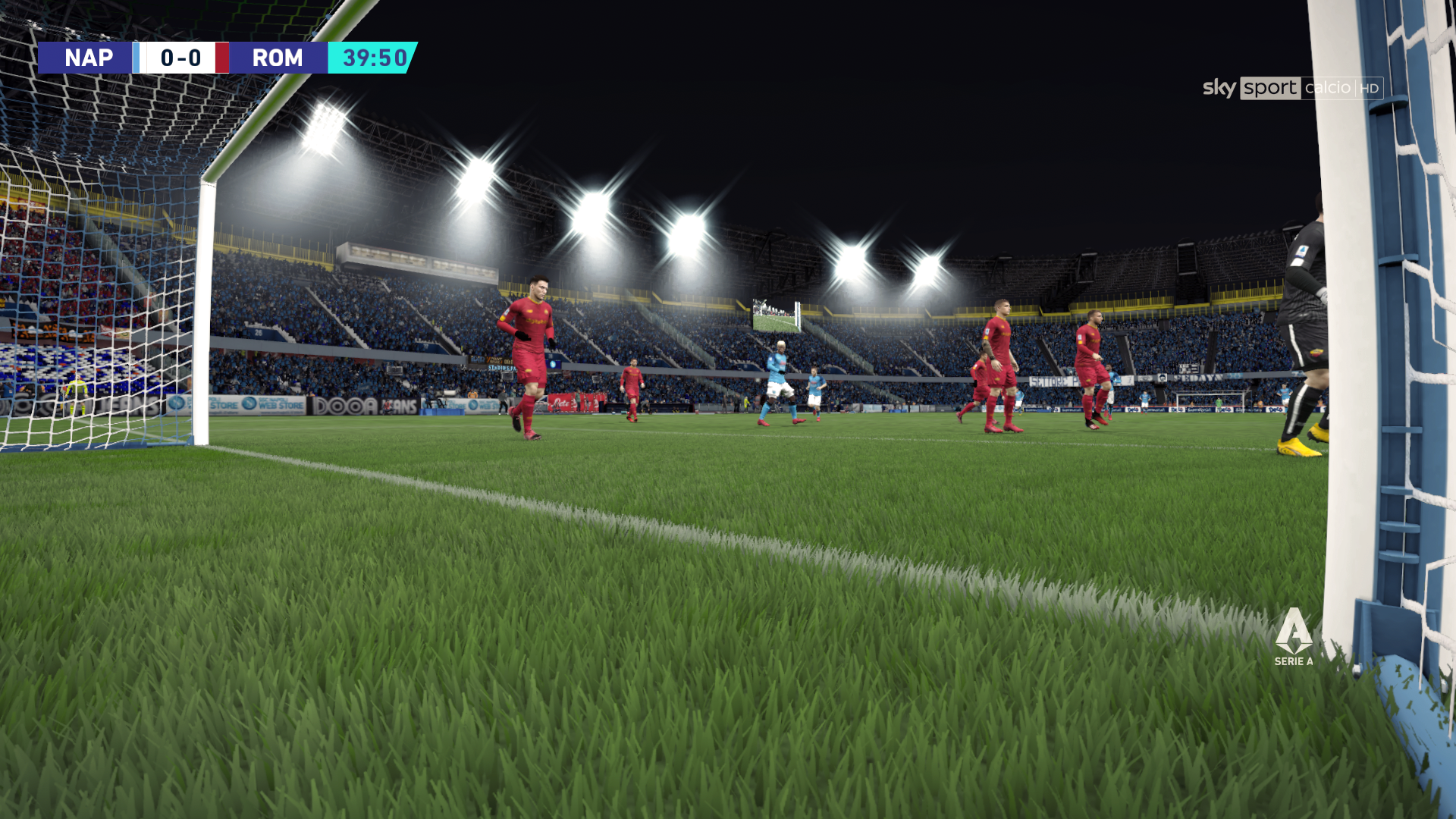Expand the stadium video screen display

776,315
